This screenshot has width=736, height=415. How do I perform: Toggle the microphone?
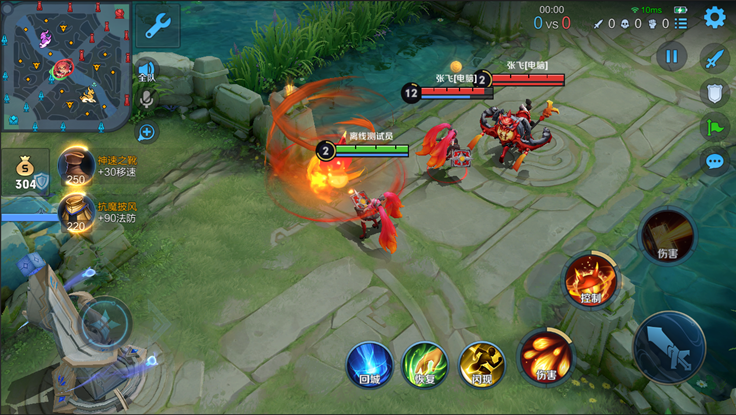[147, 99]
